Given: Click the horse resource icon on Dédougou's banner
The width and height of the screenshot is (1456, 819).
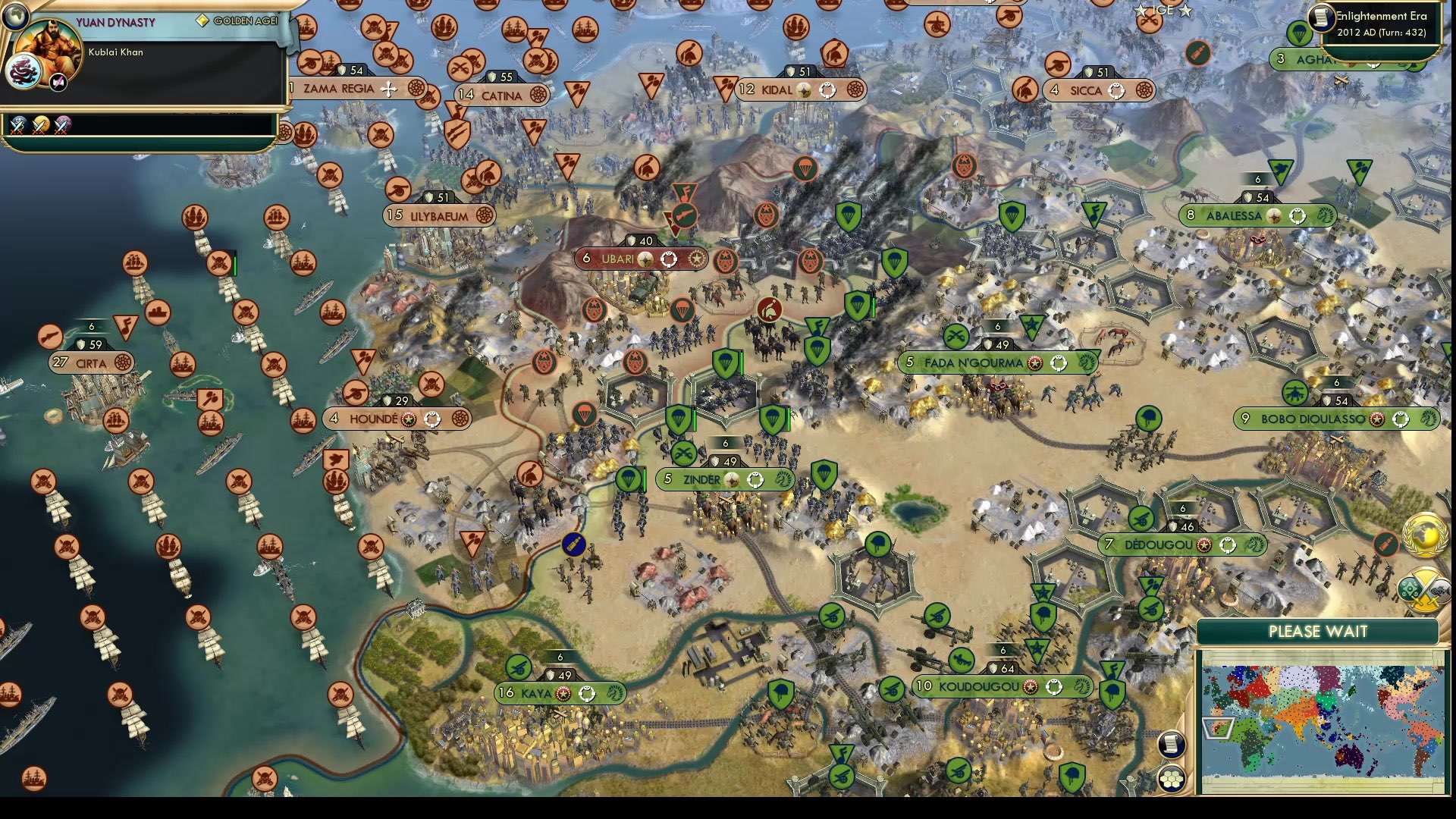Looking at the screenshot, I should pyautogui.click(x=1255, y=544).
